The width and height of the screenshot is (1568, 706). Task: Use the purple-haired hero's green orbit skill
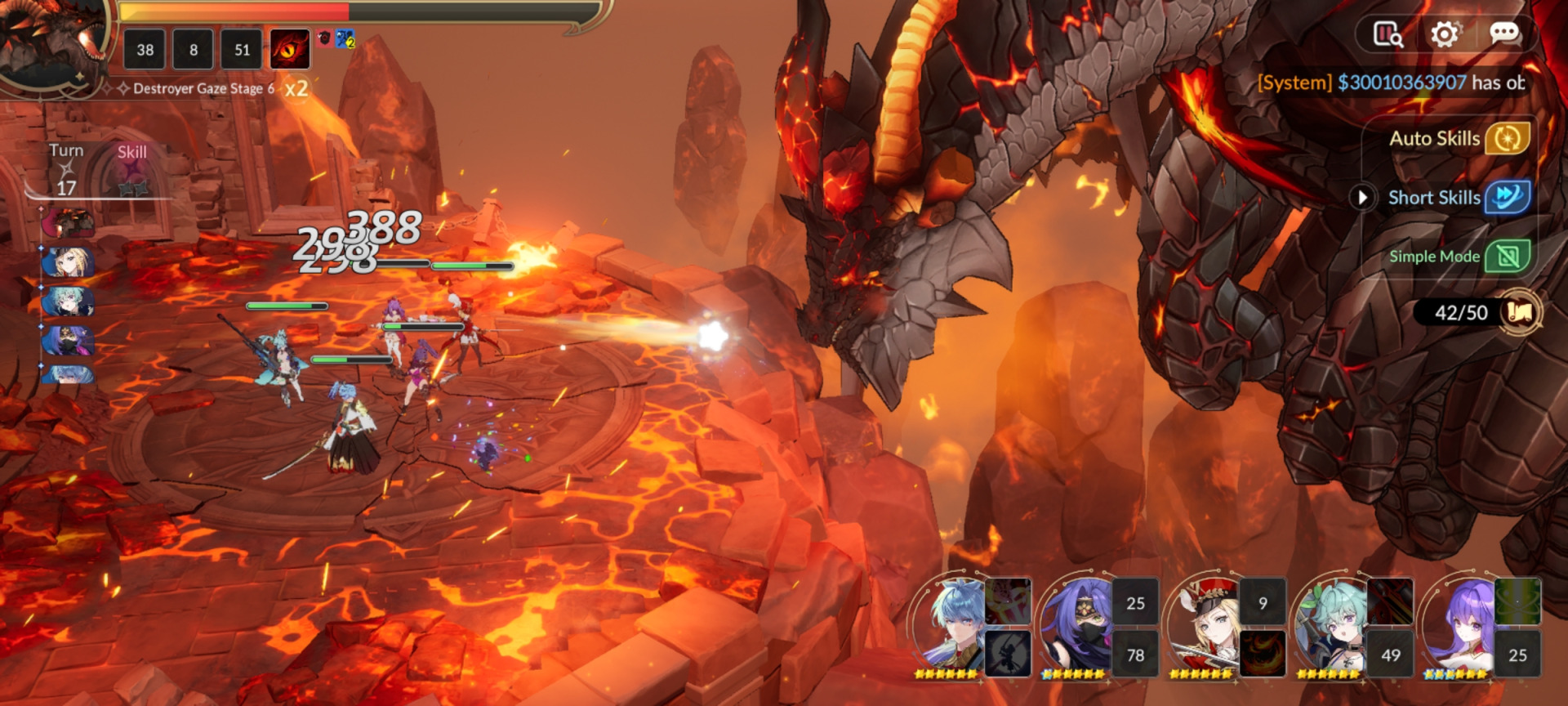(1517, 601)
